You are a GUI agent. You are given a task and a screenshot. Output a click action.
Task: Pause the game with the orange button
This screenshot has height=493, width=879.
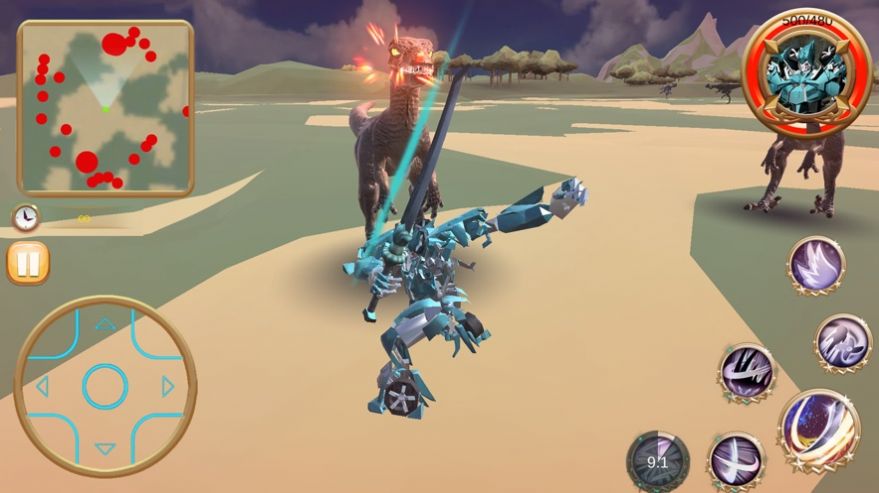click(x=27, y=263)
